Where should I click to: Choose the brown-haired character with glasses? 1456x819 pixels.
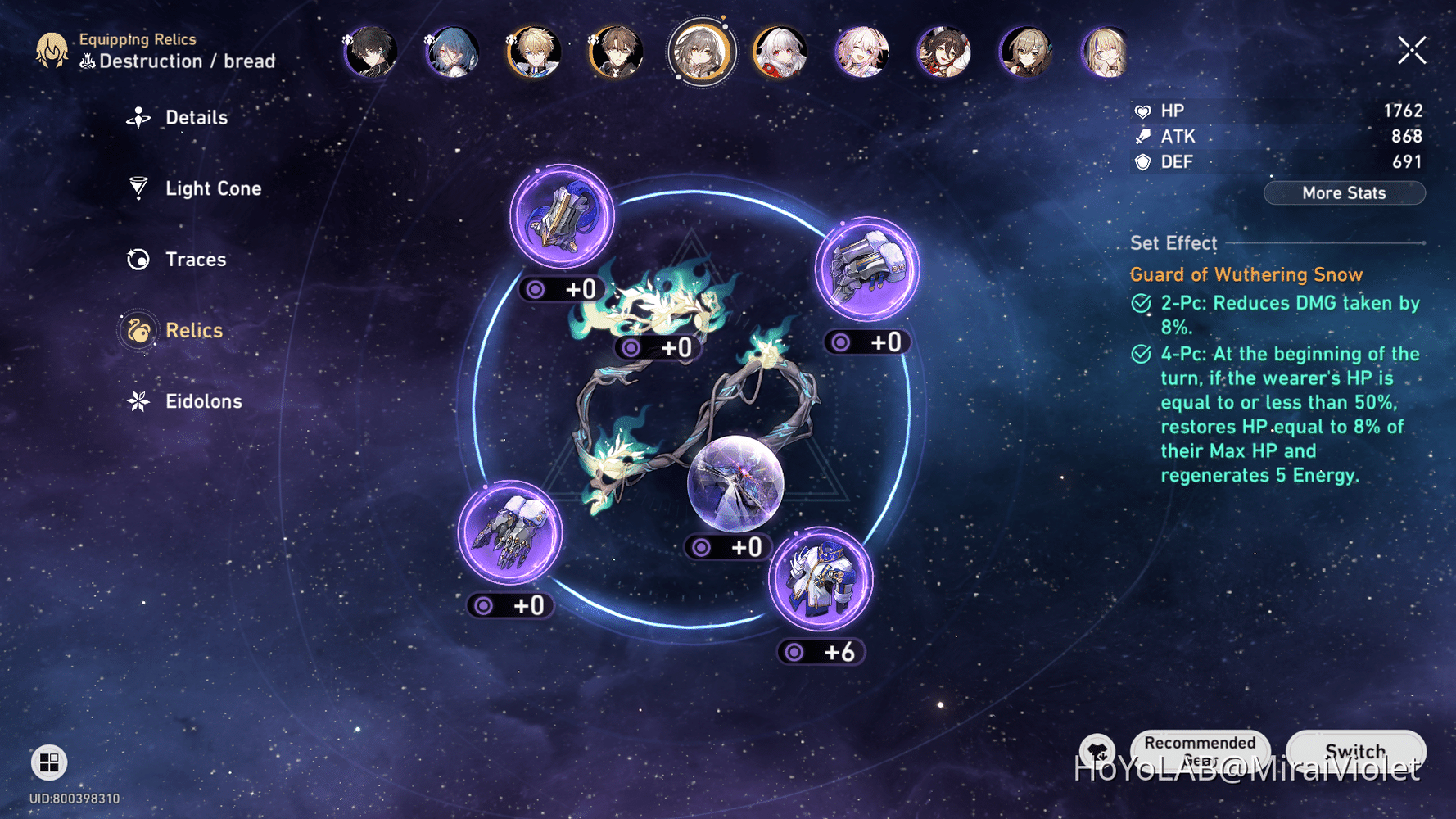pyautogui.click(x=616, y=52)
